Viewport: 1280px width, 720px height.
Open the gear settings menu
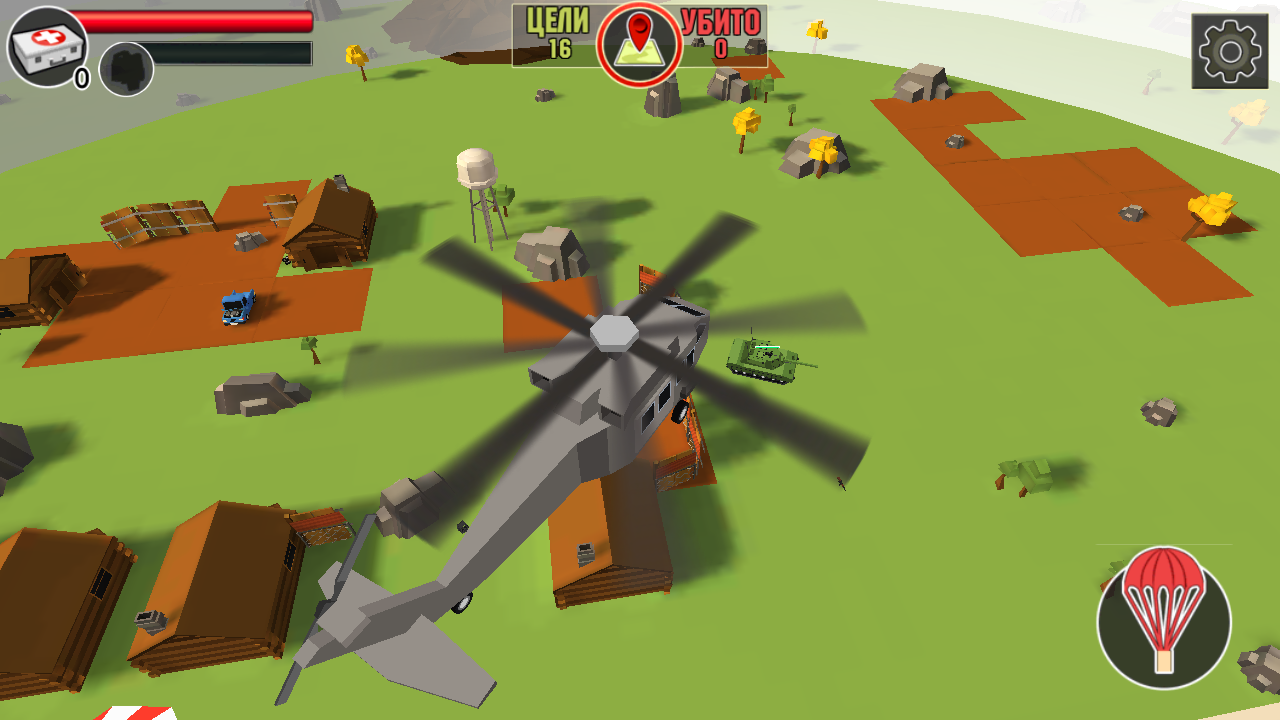point(1229,51)
